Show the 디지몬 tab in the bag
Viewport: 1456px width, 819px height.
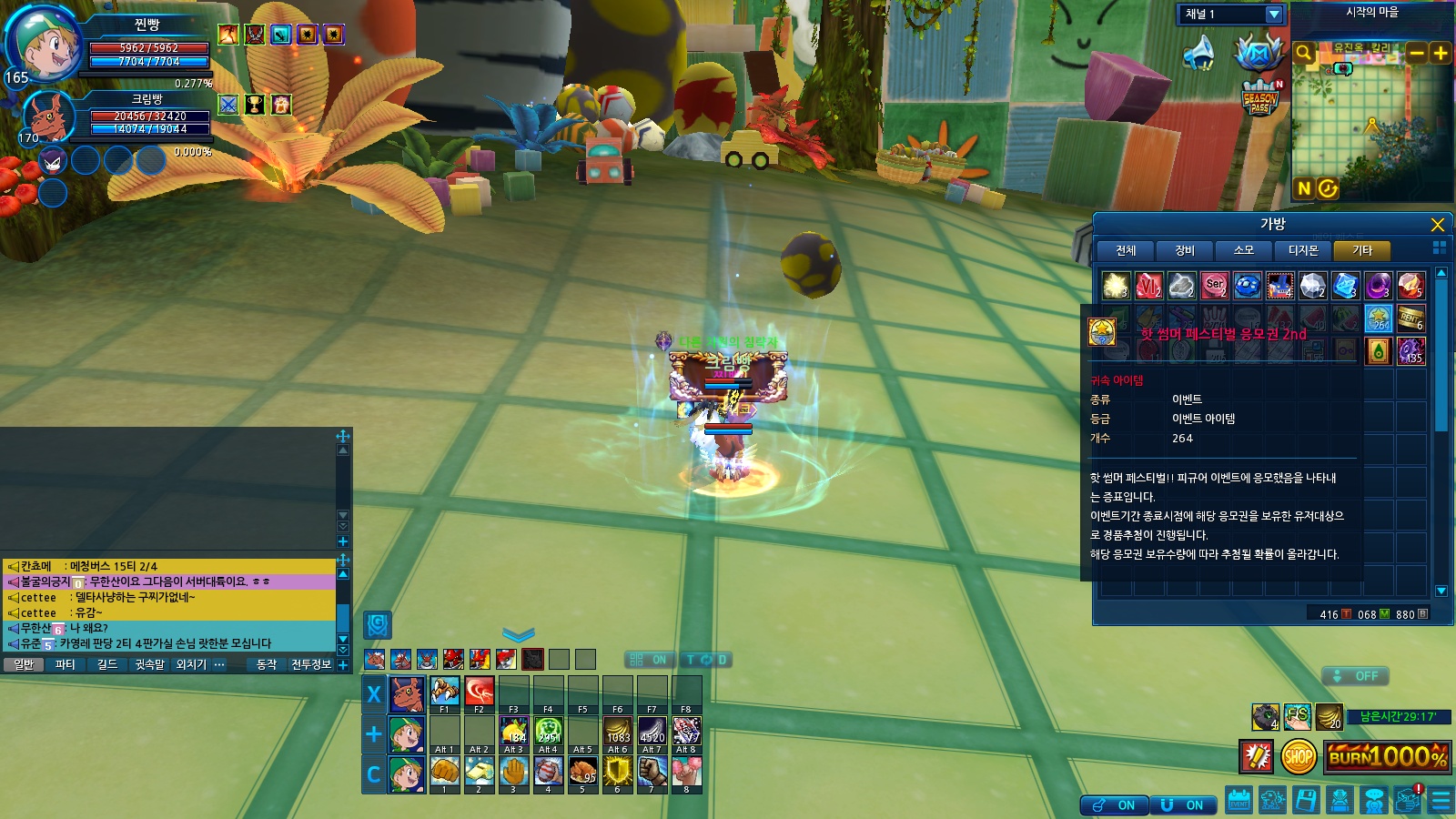click(1302, 250)
